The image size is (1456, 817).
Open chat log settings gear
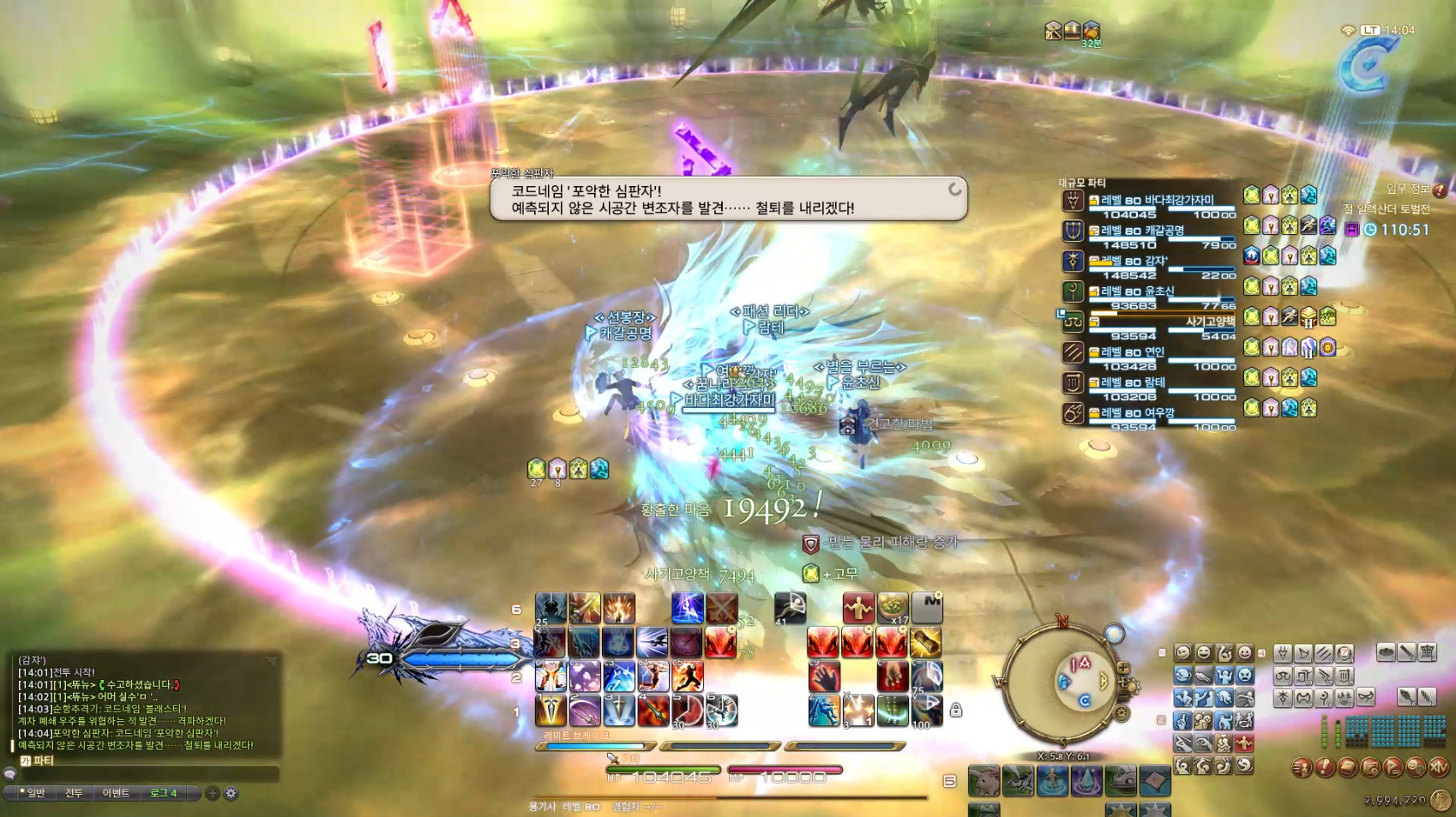pyautogui.click(x=231, y=793)
